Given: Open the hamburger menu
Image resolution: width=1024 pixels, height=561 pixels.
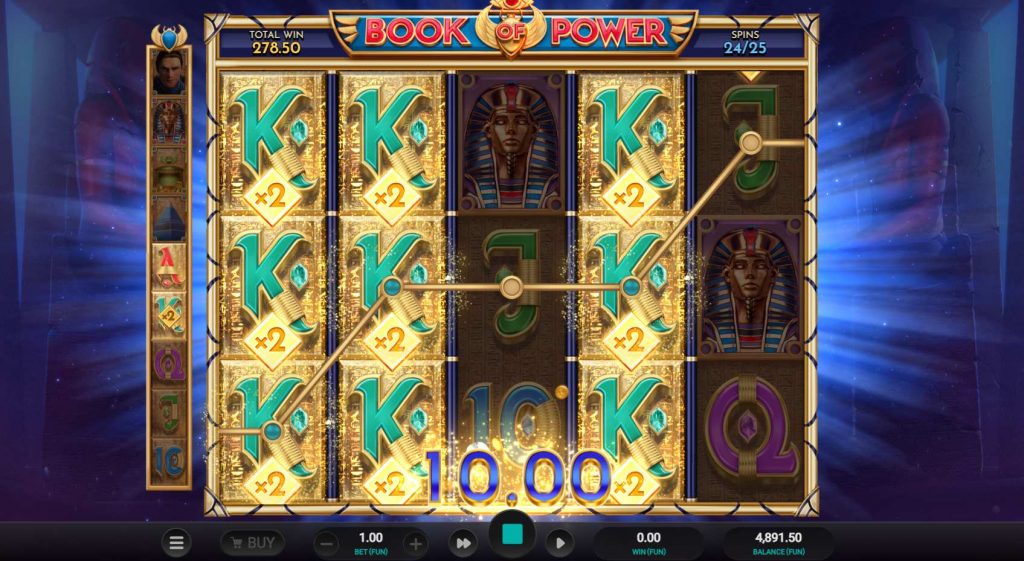Looking at the screenshot, I should tap(177, 543).
